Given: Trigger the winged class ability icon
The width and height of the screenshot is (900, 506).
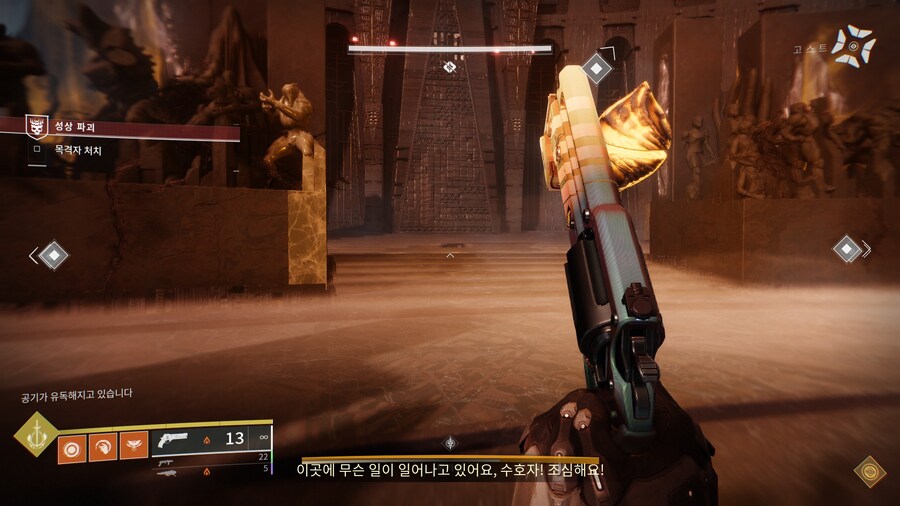Looking at the screenshot, I should click(x=134, y=446).
